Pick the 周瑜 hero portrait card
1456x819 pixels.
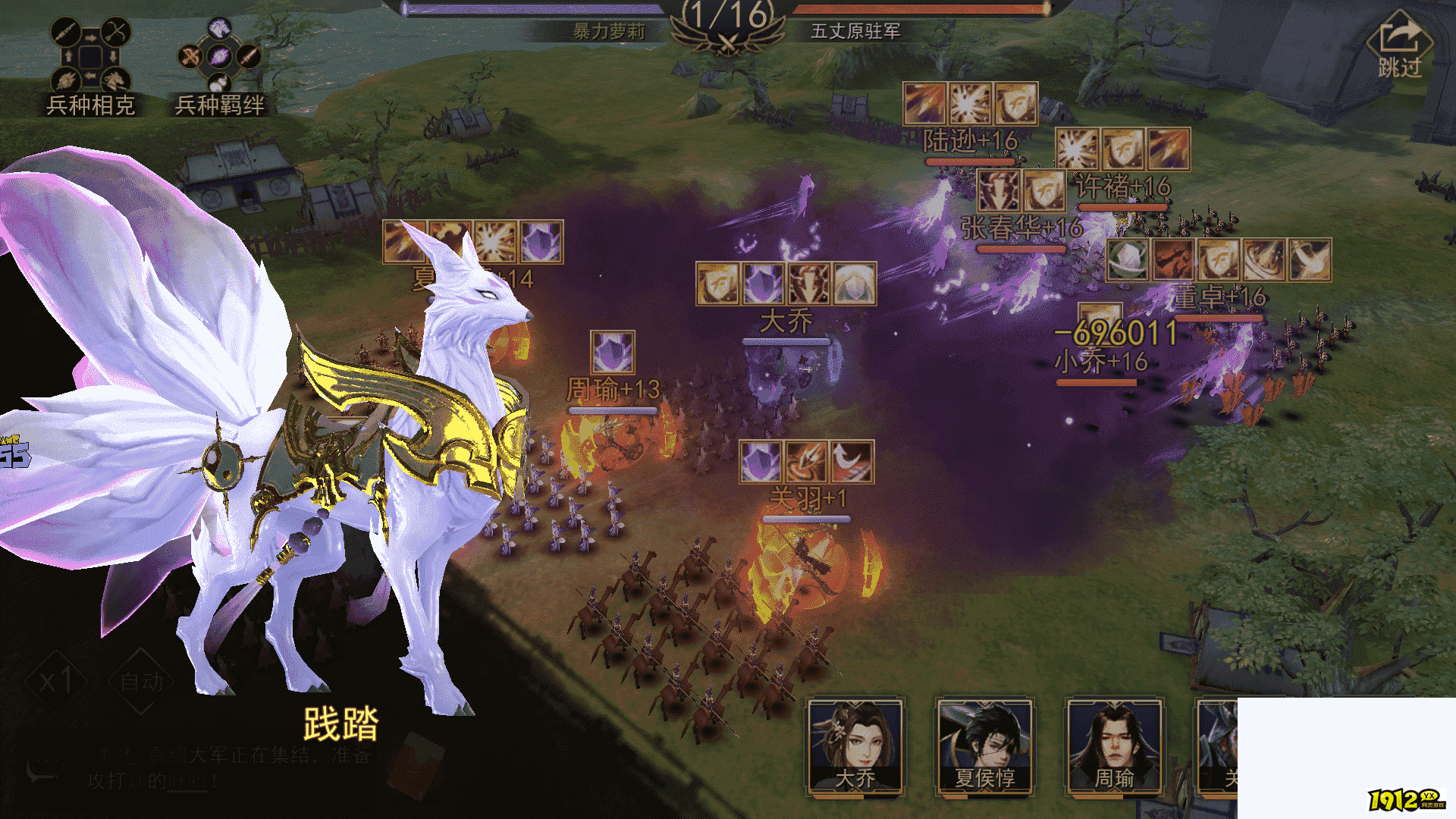[1114, 747]
